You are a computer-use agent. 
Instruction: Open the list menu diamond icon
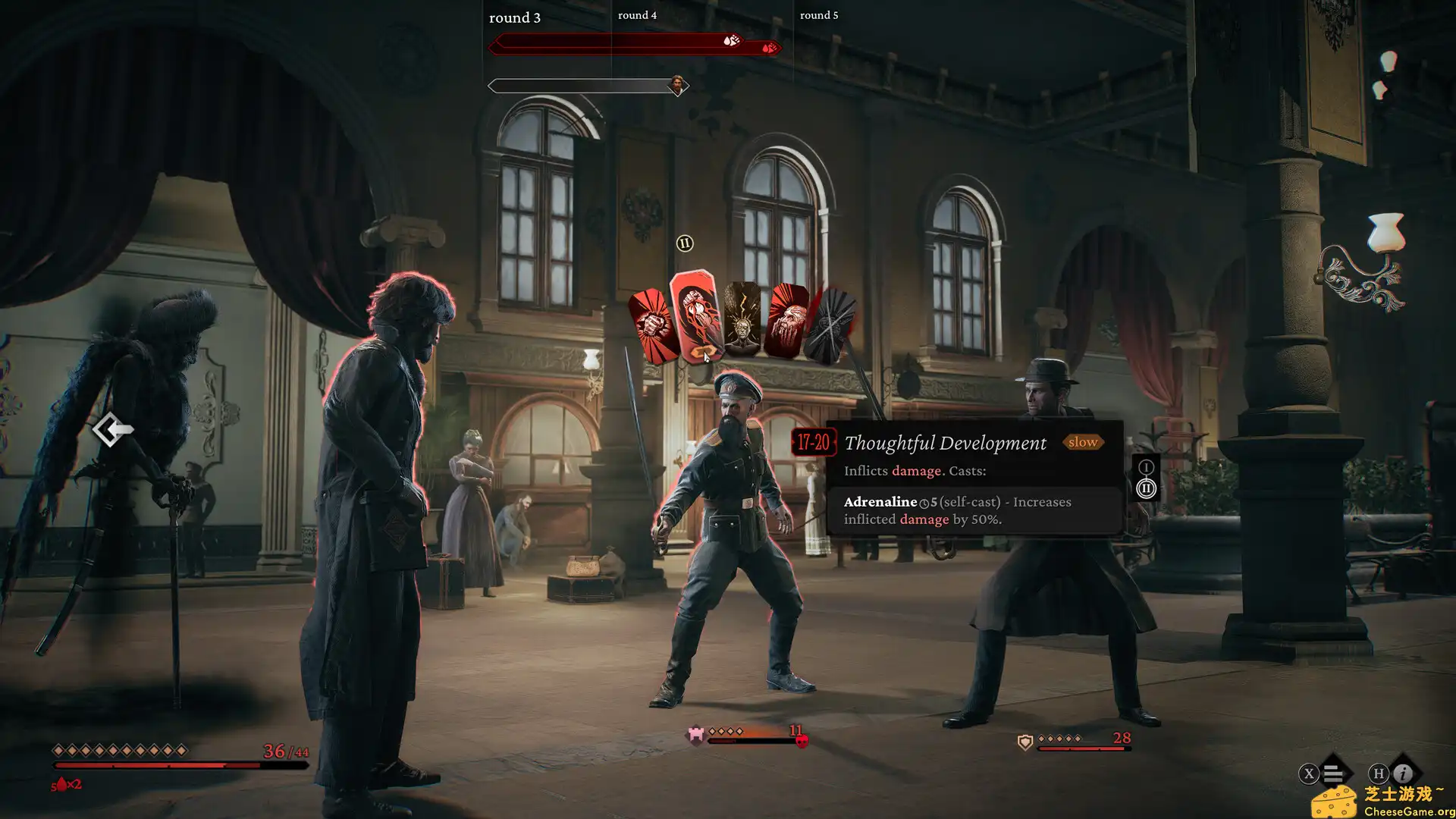1333,773
